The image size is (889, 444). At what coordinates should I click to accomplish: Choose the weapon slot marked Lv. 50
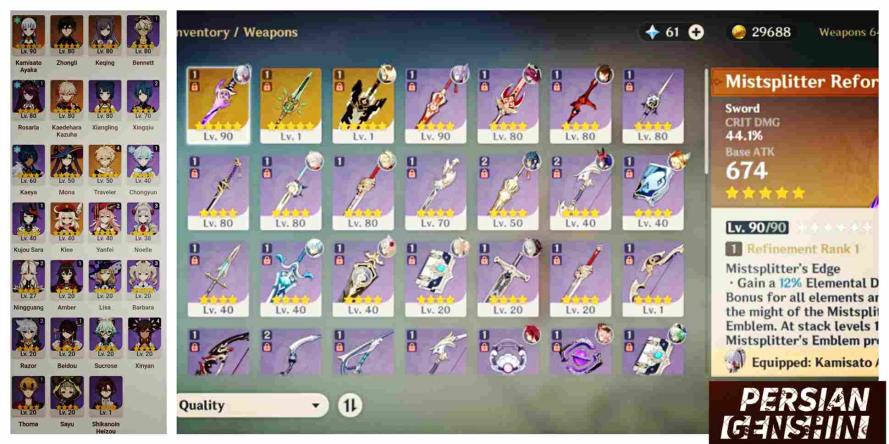(x=508, y=189)
